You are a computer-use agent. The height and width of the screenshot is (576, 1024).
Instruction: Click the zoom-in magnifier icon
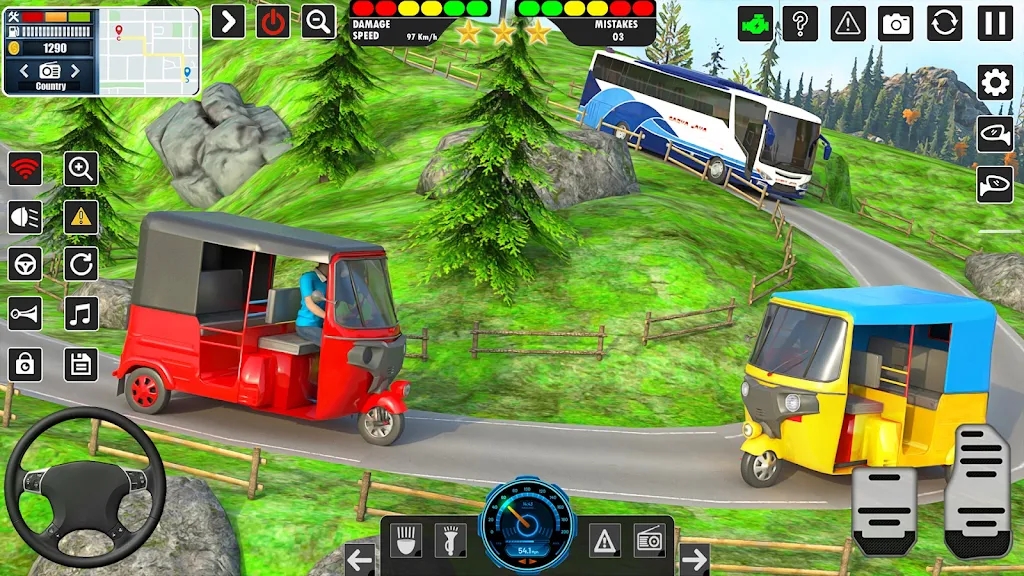point(81,168)
